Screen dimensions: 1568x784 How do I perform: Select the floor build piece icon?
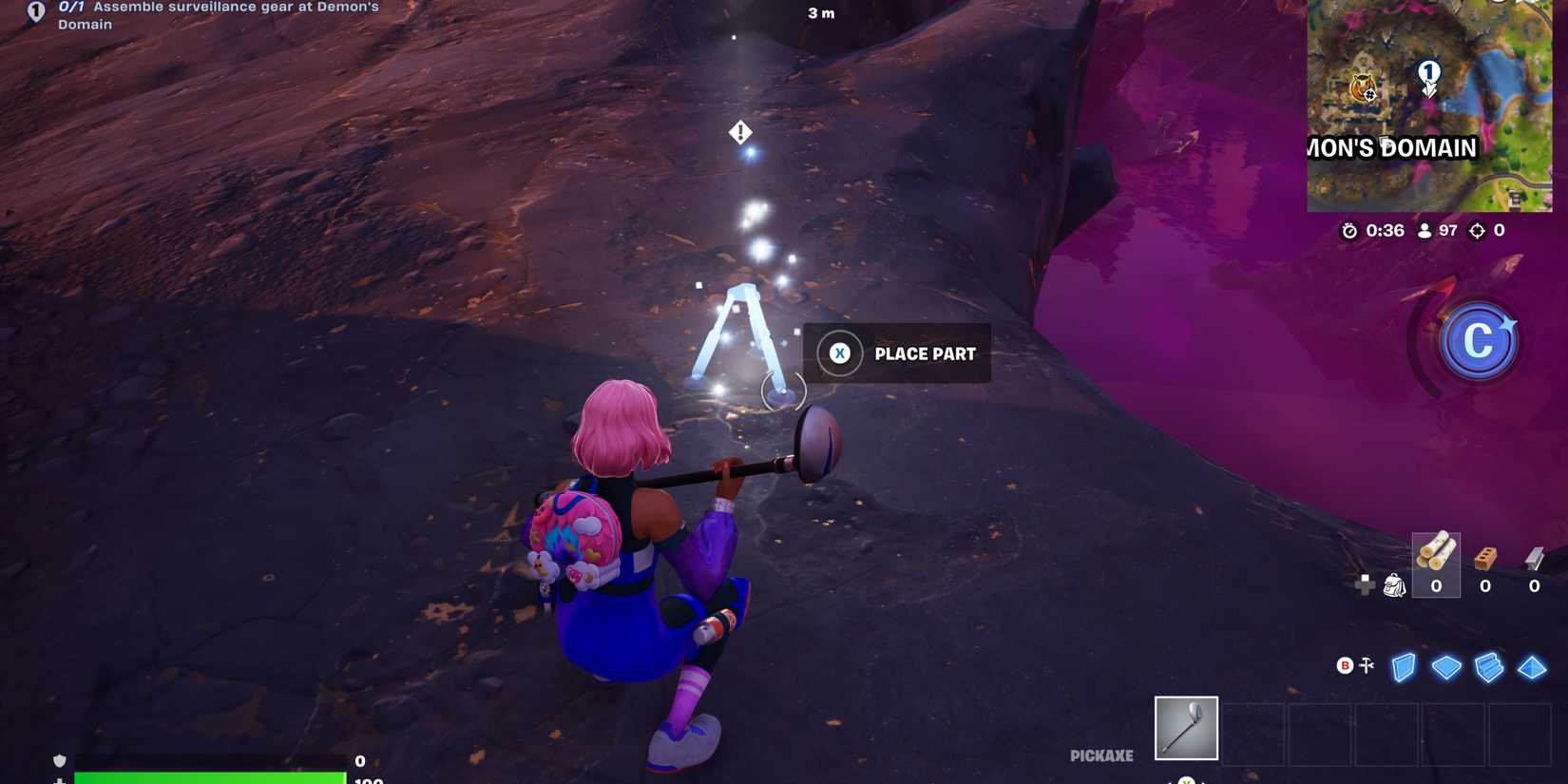coord(1446,668)
